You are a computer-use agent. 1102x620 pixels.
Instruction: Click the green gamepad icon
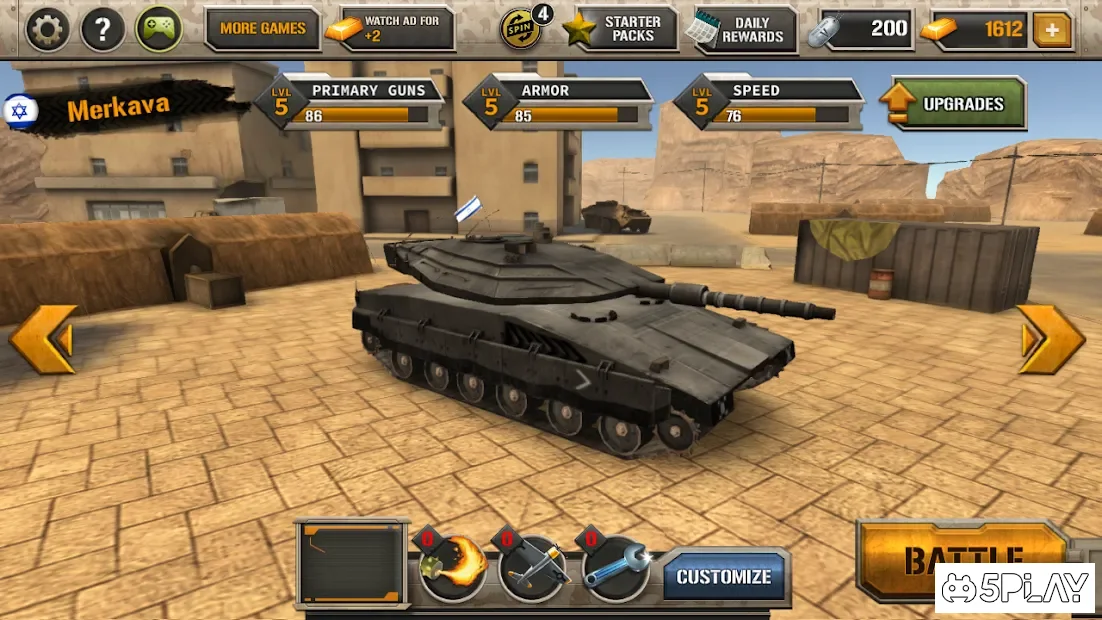(x=159, y=30)
